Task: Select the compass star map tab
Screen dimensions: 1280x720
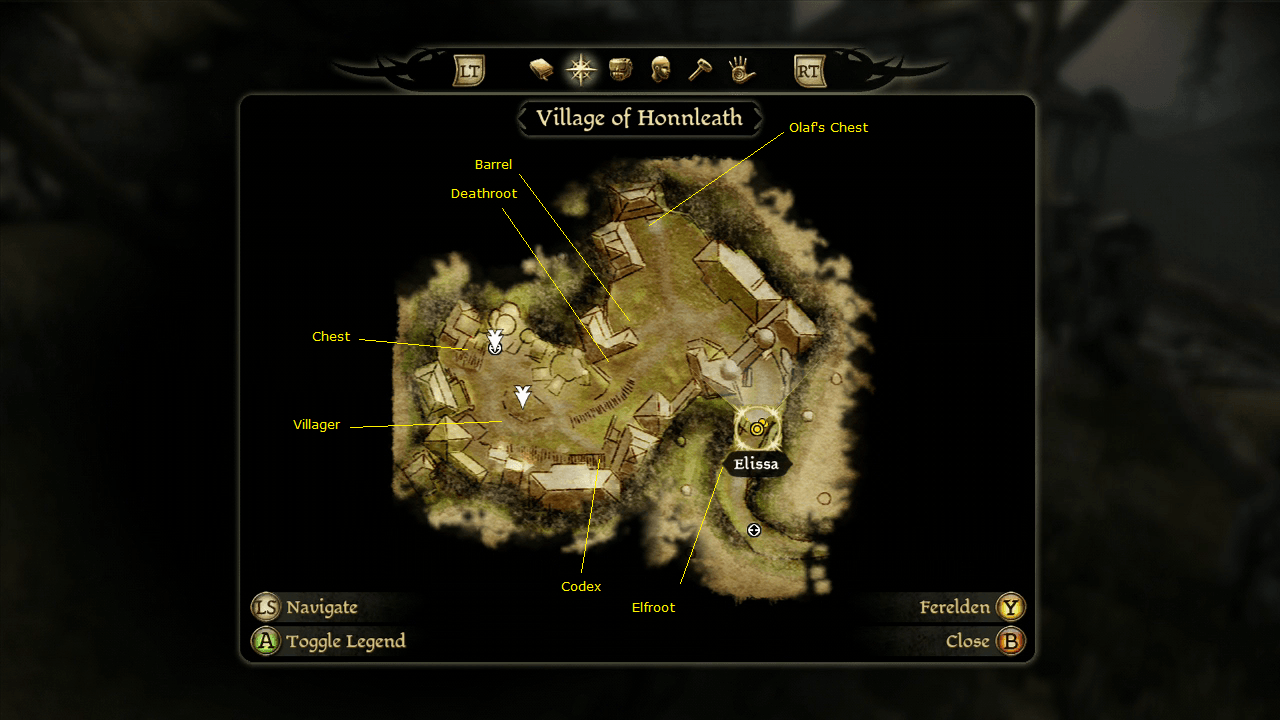Action: click(581, 70)
